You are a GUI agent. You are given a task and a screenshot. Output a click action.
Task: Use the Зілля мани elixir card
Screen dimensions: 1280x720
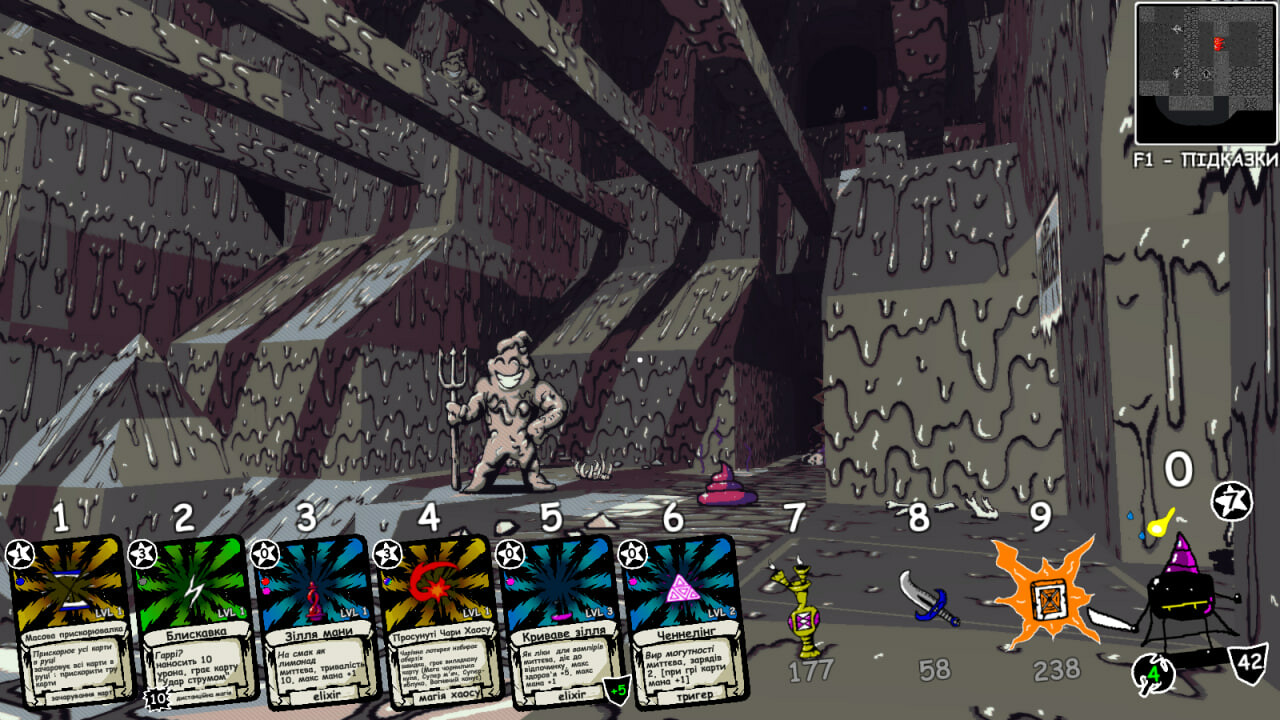click(x=317, y=622)
